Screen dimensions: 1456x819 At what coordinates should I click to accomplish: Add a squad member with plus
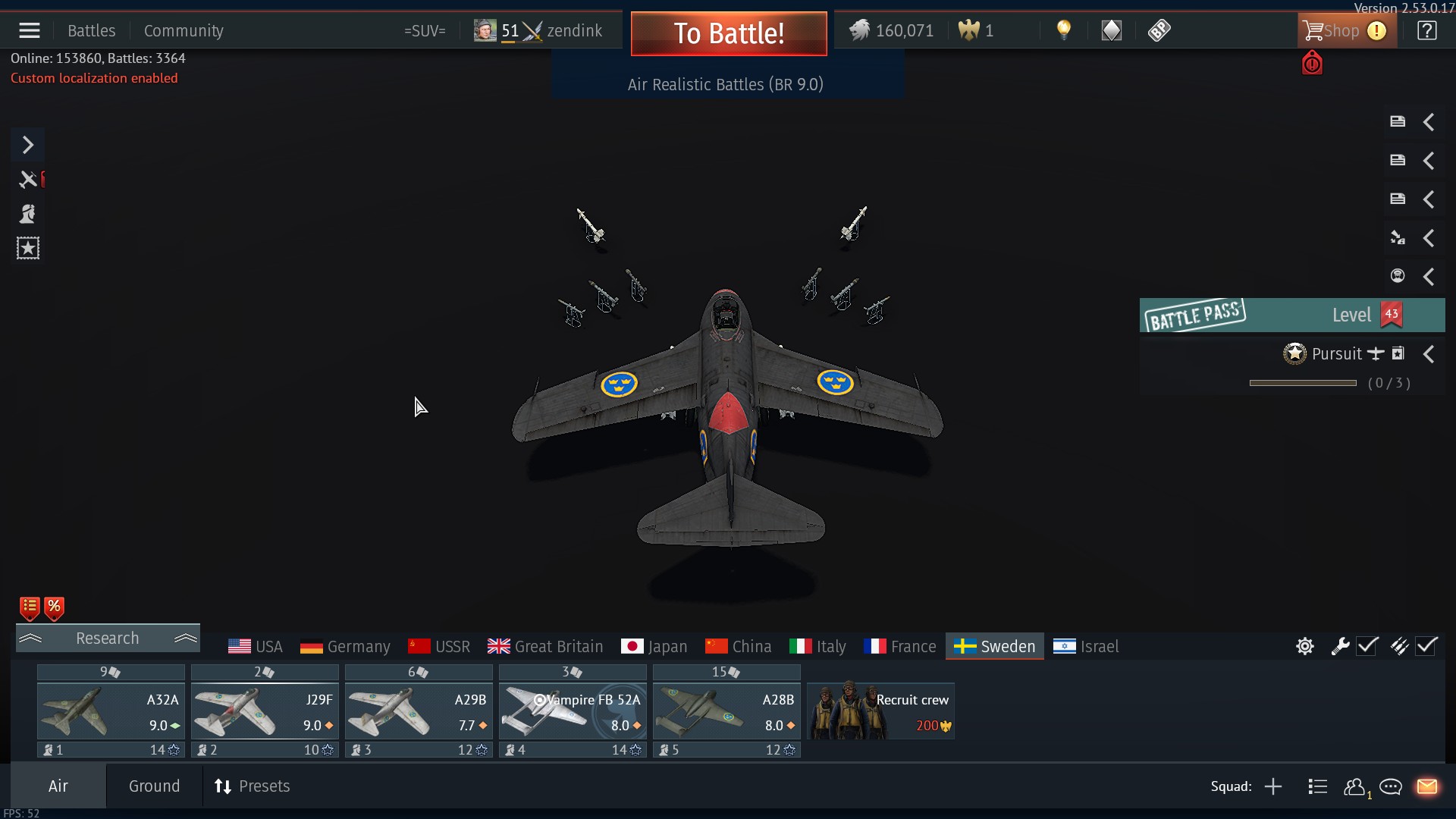point(1273,786)
